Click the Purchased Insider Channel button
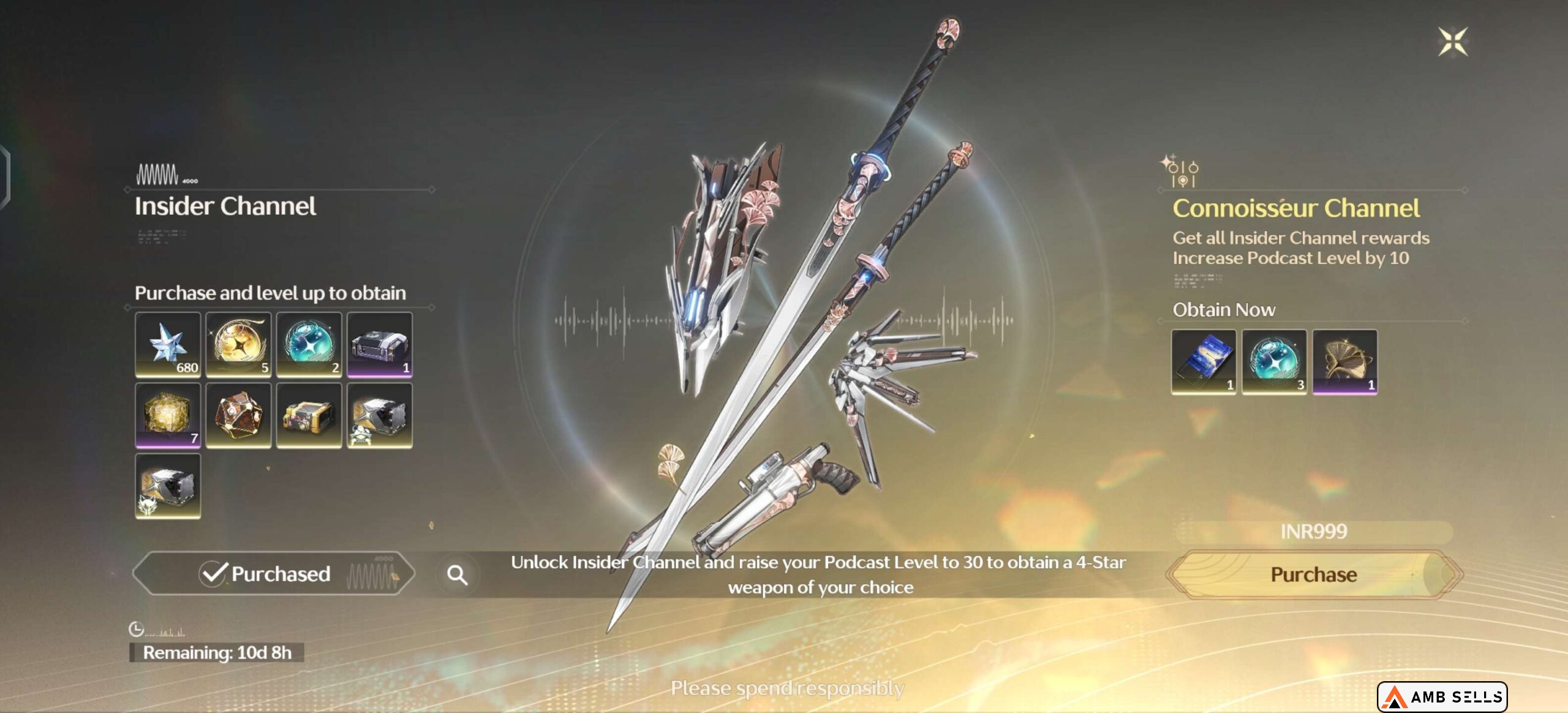The width and height of the screenshot is (1568, 713). [x=273, y=573]
